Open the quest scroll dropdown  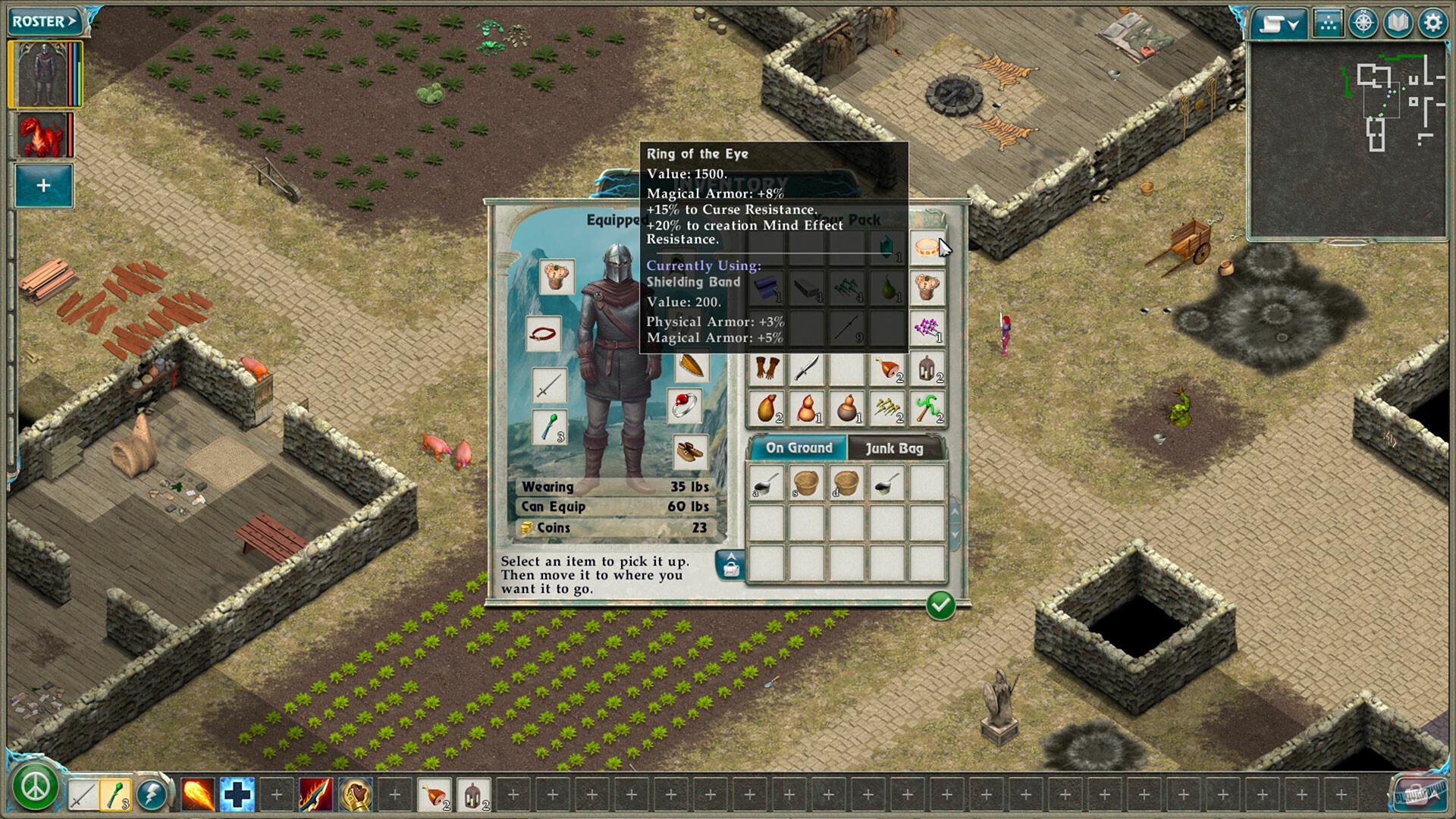1279,24
